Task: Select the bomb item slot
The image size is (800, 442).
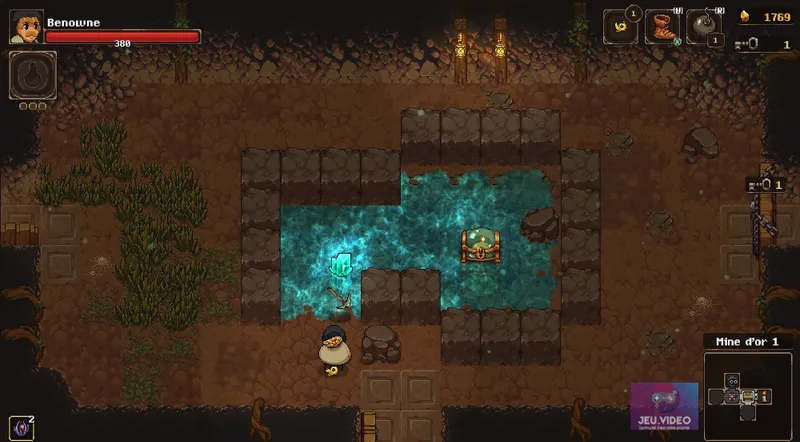Action: [x=703, y=27]
